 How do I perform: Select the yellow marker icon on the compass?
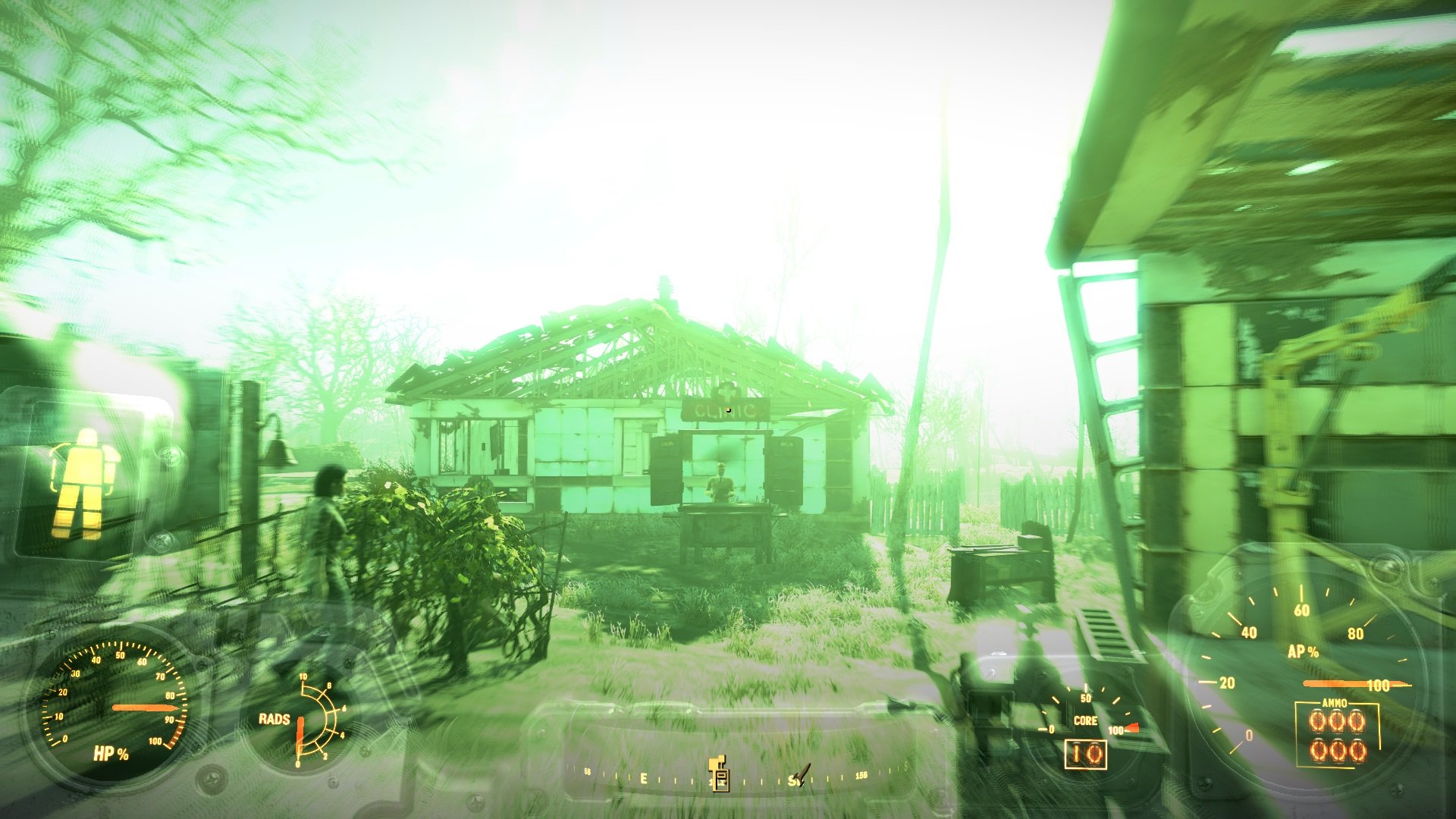(718, 773)
